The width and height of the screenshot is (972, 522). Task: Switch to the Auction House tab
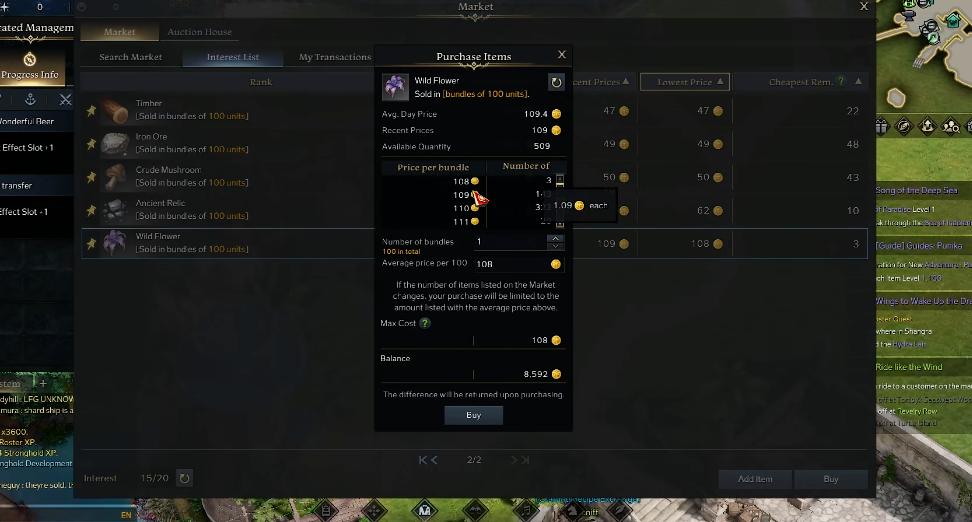(199, 32)
